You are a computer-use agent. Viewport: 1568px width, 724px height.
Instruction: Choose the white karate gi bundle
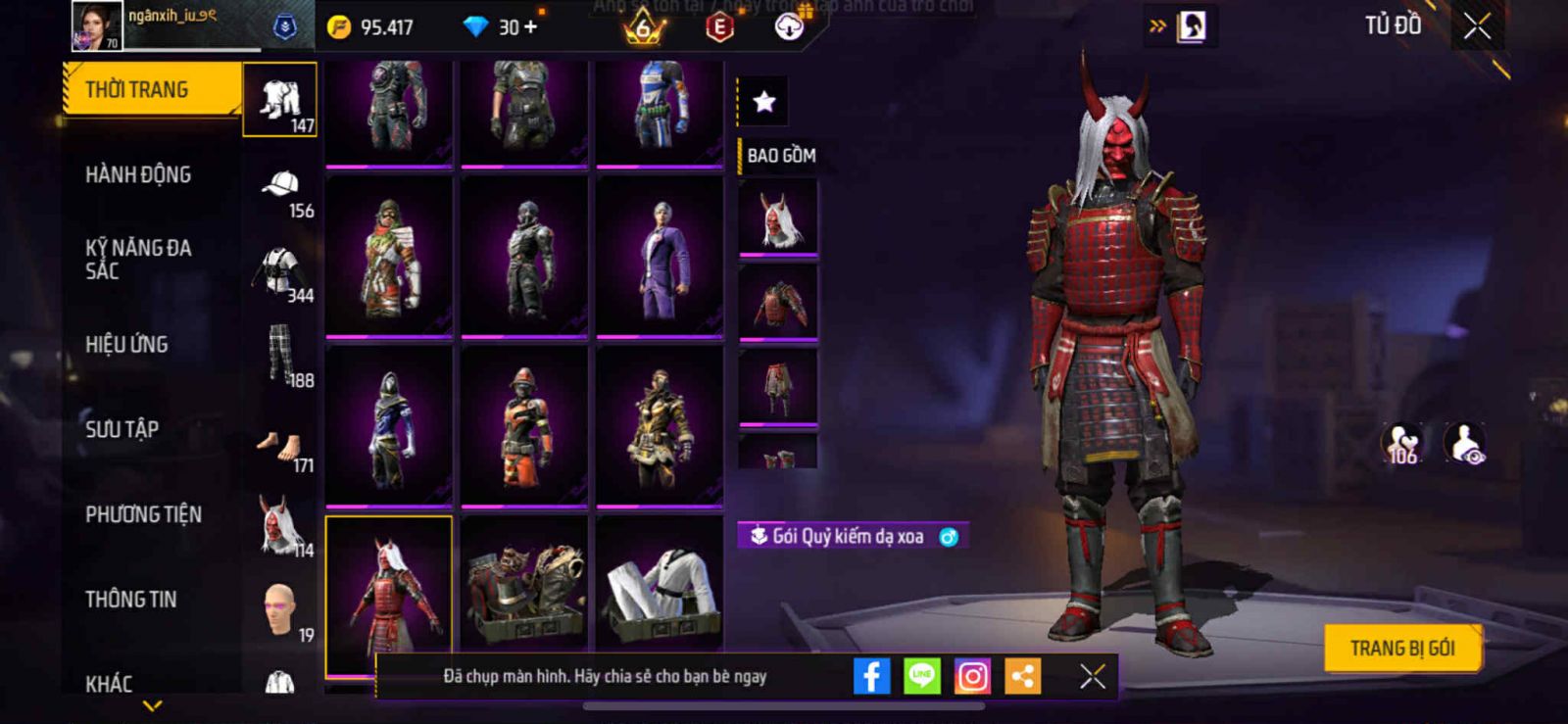pos(660,584)
